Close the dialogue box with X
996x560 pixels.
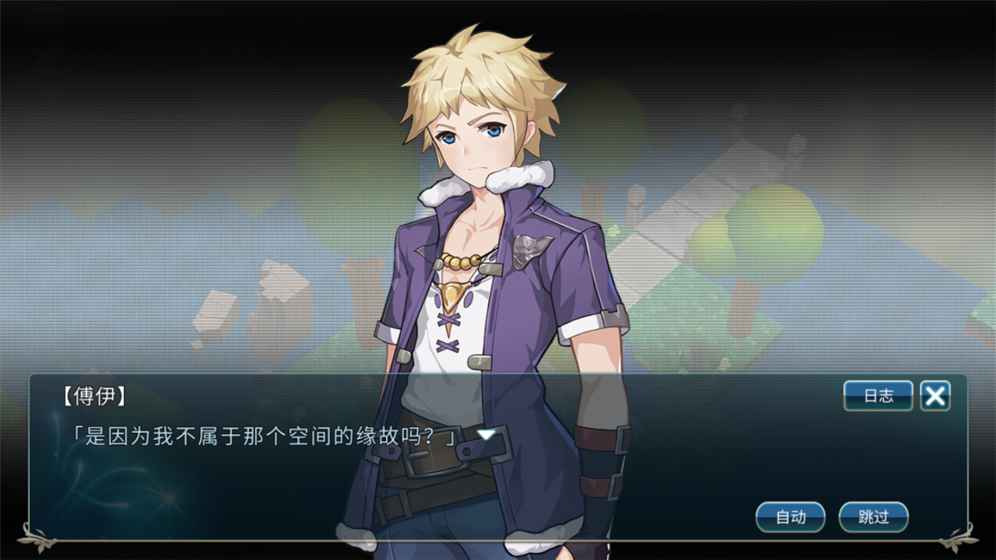click(x=935, y=396)
